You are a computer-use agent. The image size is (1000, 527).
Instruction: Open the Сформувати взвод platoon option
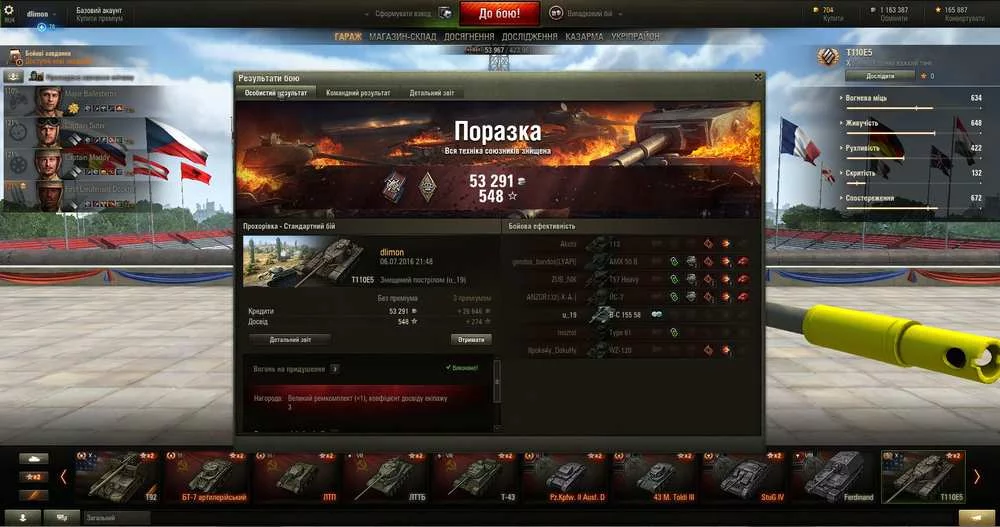coord(402,14)
